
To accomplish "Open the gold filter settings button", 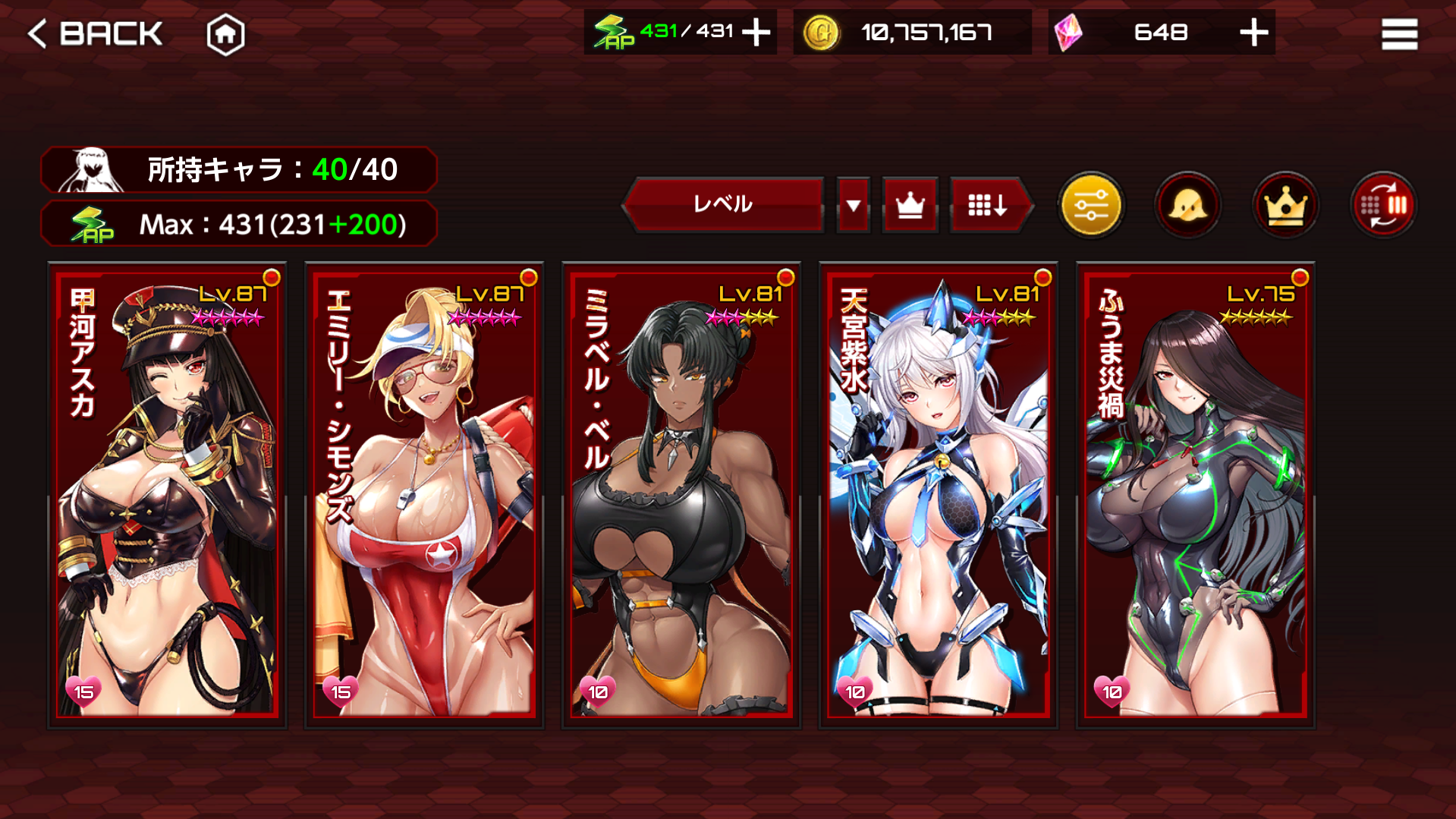I will click(x=1090, y=205).
